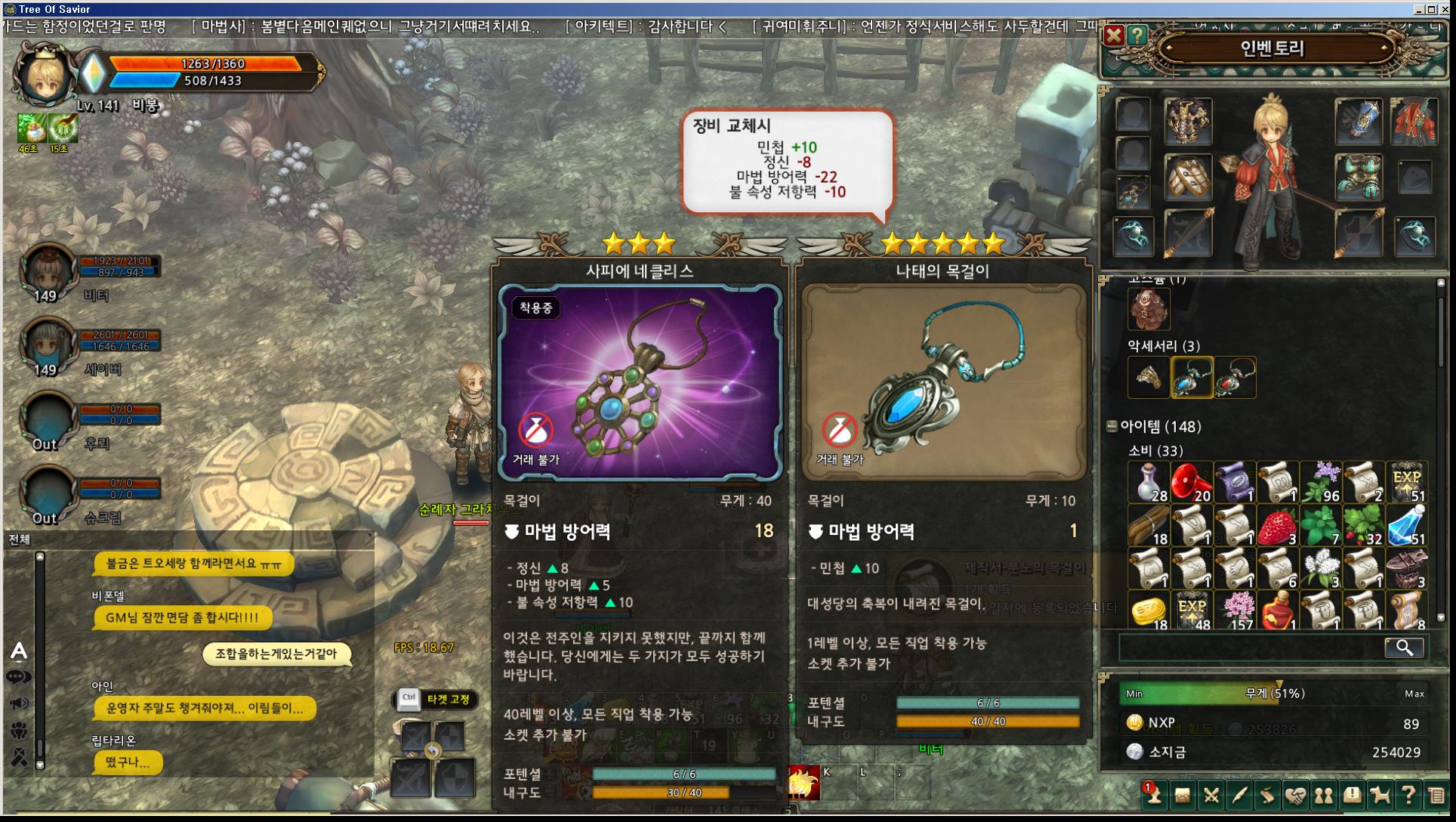Screen dimensions: 1456x822
Task: Focus the inventory search text field
Action: click(x=1250, y=647)
